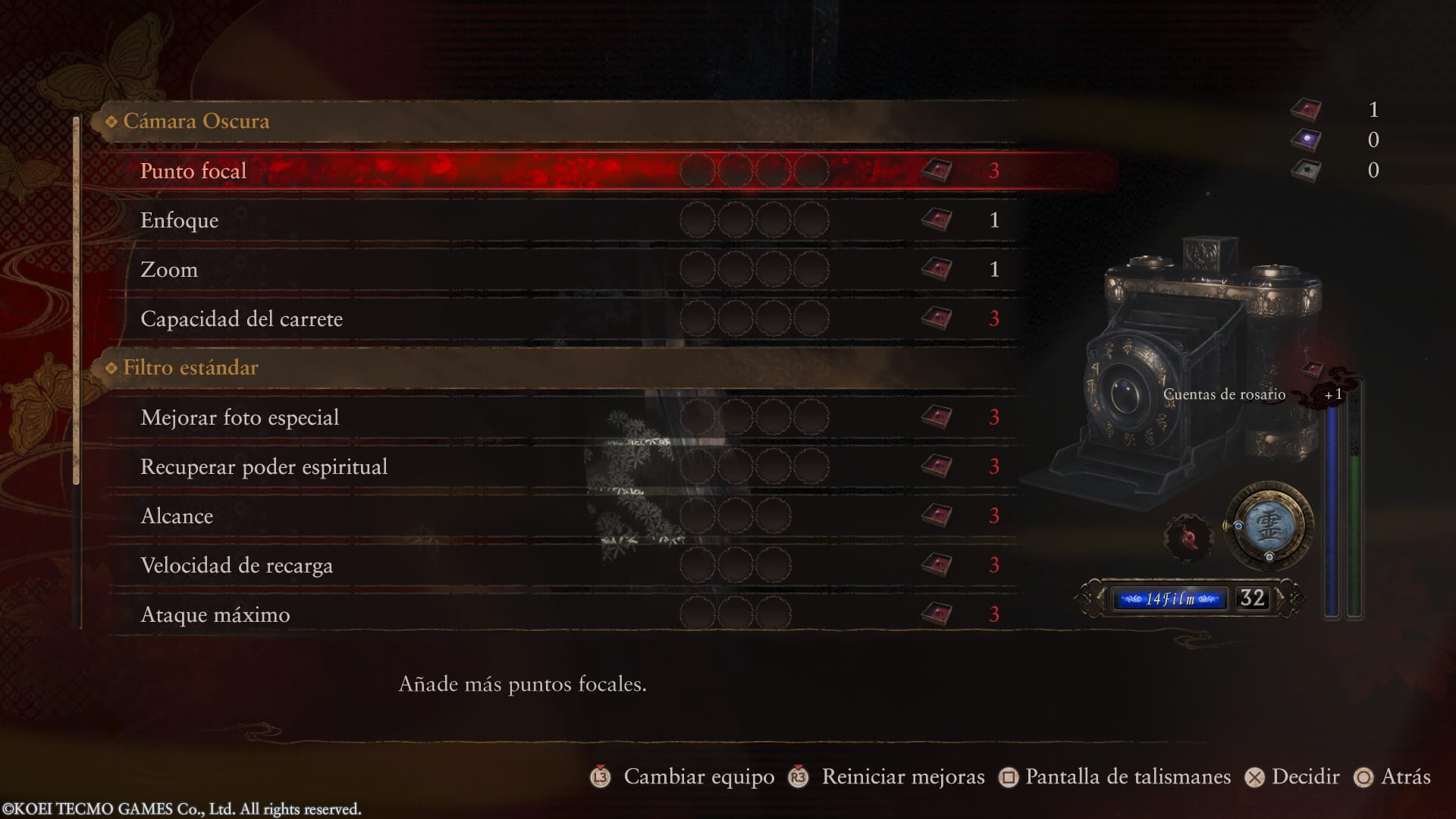Open Pantalla de talismanes

[x=1126, y=777]
